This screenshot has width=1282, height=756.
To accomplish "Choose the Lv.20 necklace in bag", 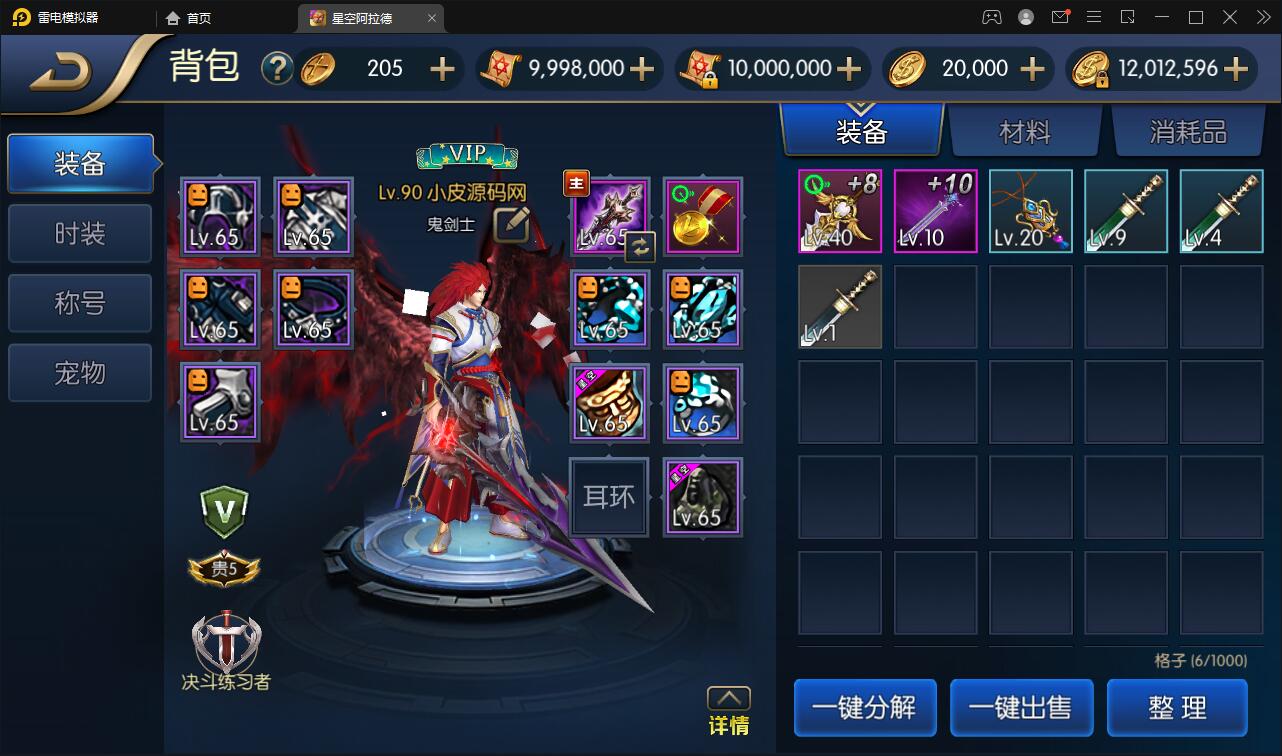I will (1030, 211).
